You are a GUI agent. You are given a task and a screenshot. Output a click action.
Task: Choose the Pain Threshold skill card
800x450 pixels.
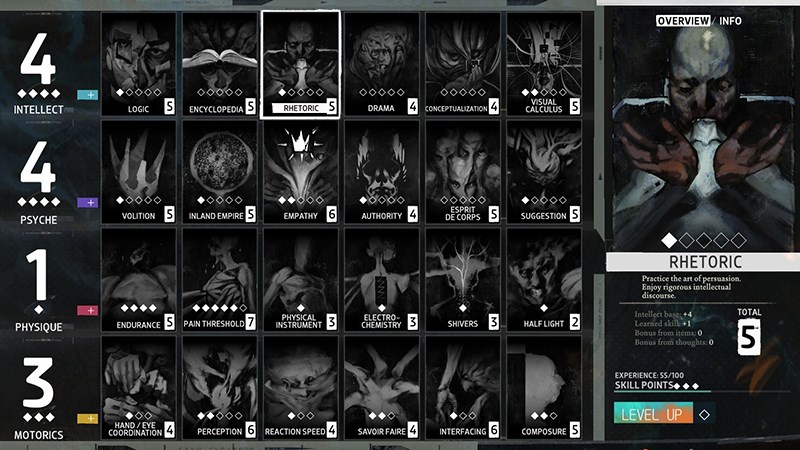pos(219,280)
